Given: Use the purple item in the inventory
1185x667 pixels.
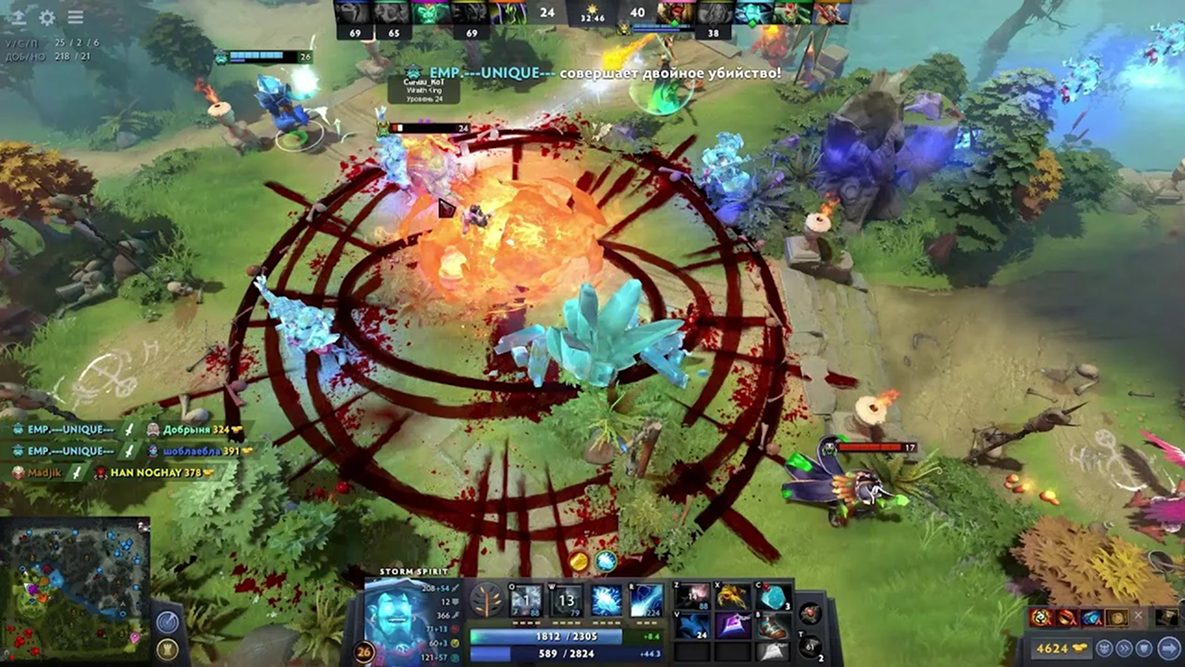Looking at the screenshot, I should click(733, 626).
